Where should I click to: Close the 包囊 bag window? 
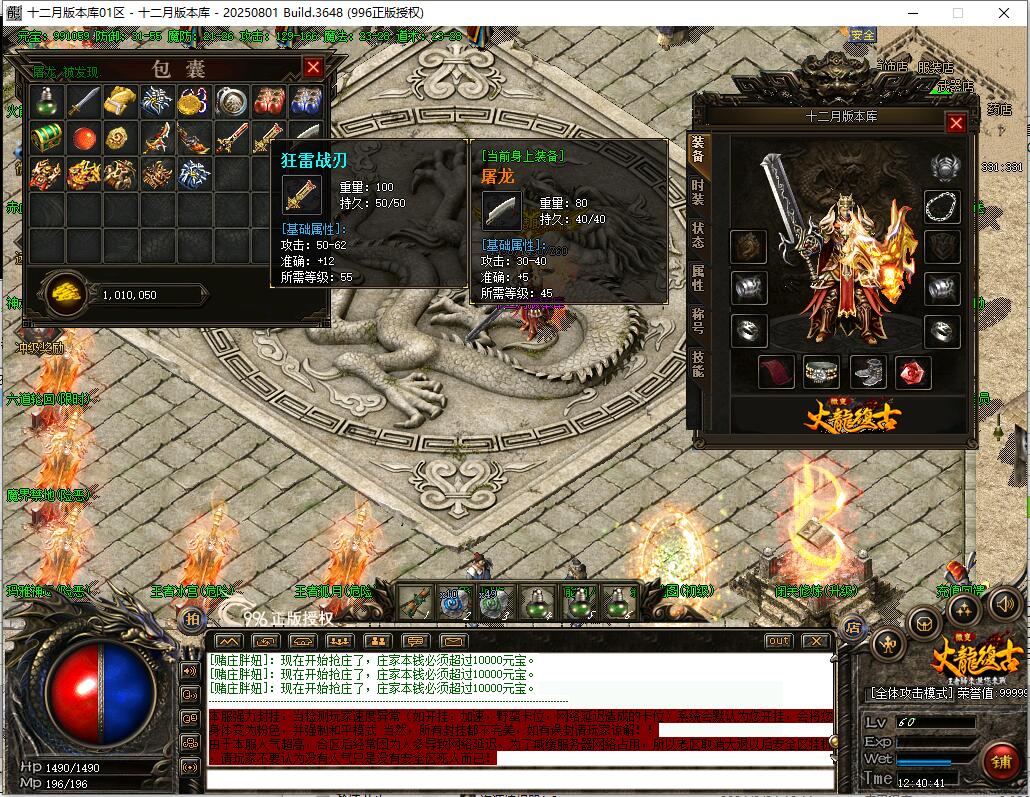click(x=313, y=67)
